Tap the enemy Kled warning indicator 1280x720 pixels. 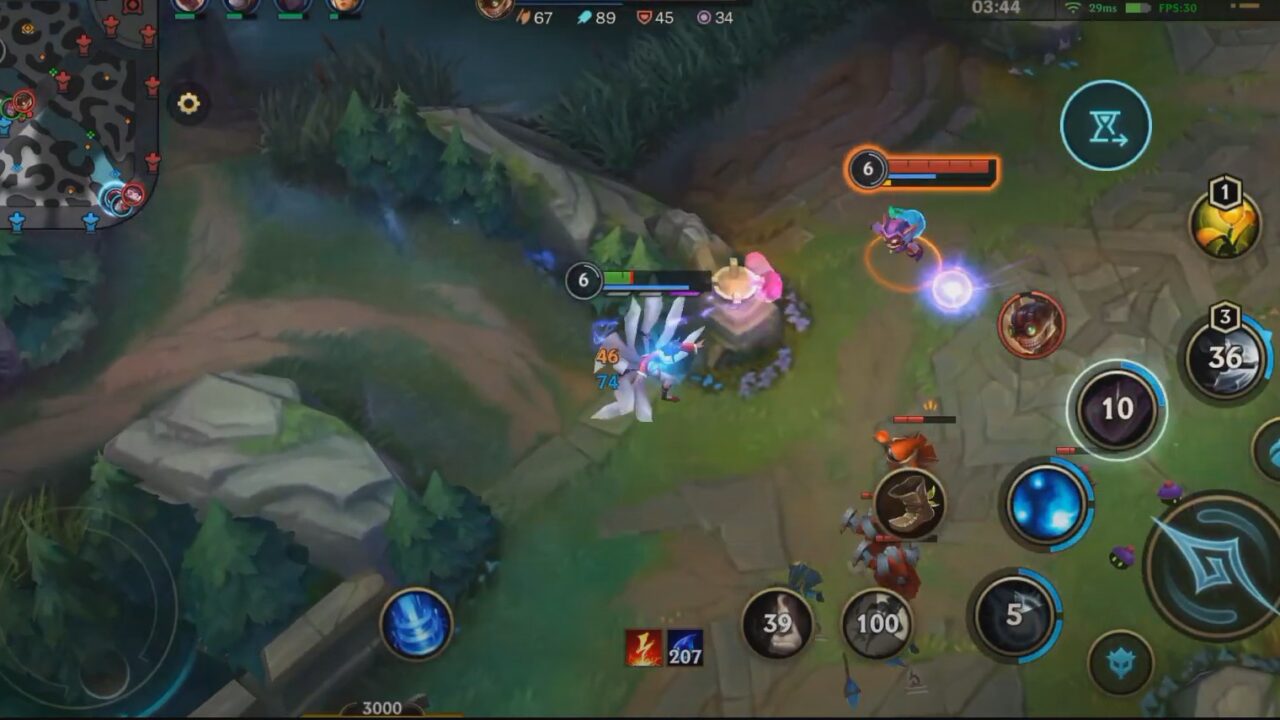(1030, 325)
